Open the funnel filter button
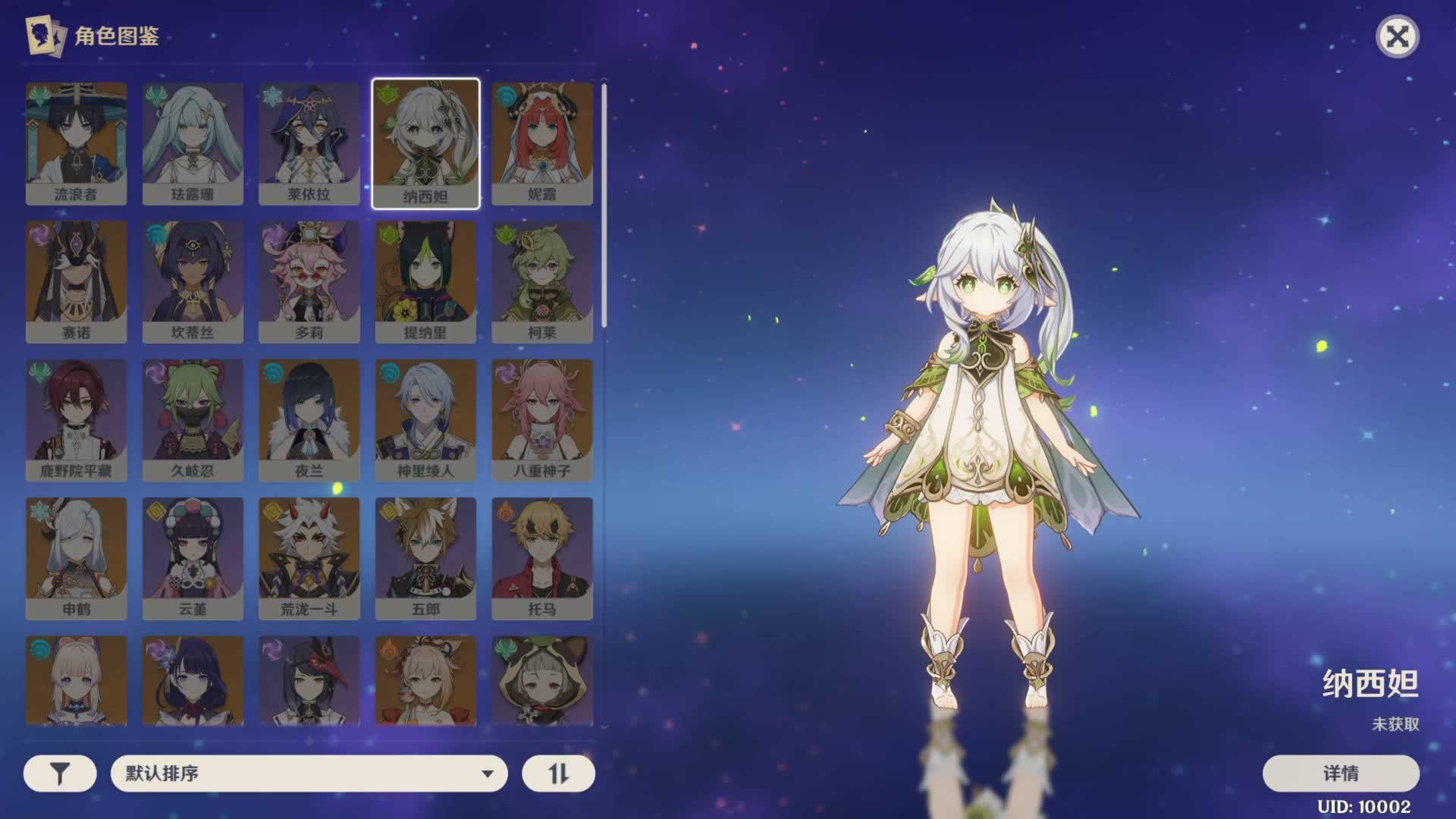1456x819 pixels. point(60,773)
